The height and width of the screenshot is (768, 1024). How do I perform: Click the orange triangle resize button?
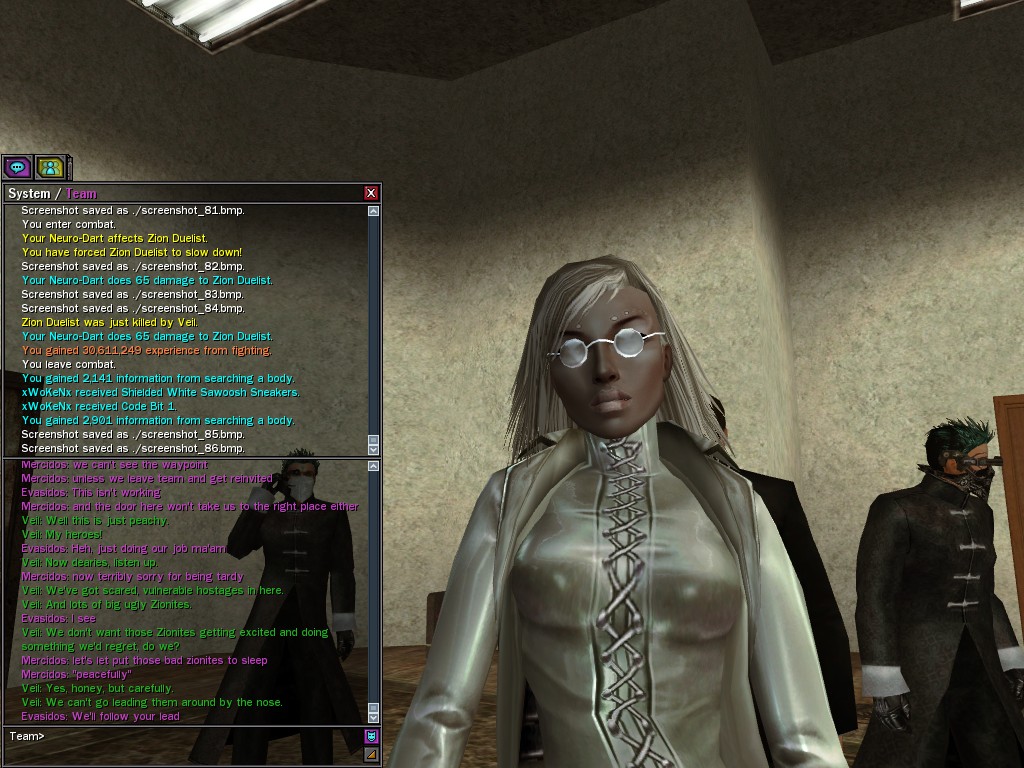click(372, 754)
